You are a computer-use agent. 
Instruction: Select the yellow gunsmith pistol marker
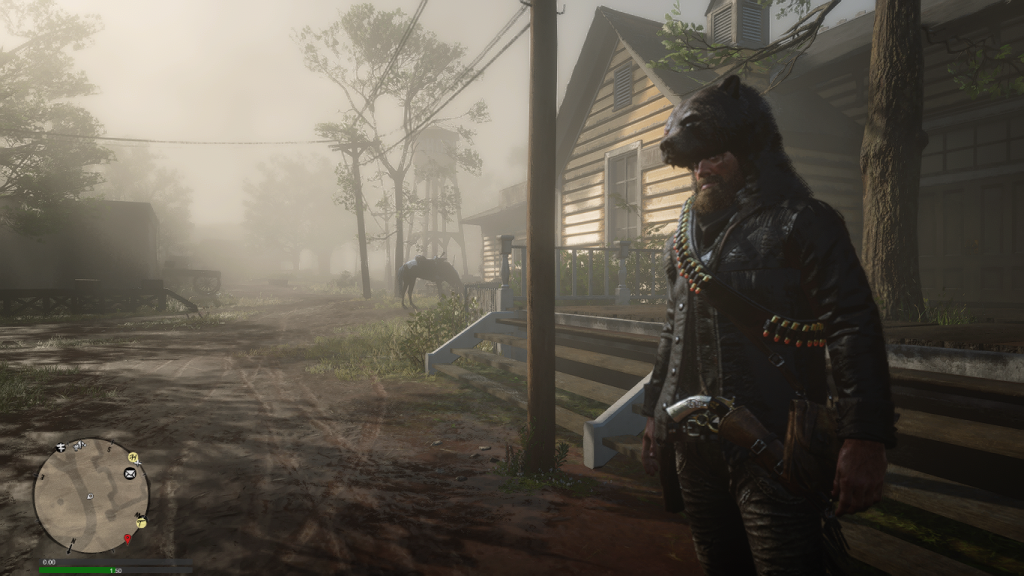click(x=141, y=521)
